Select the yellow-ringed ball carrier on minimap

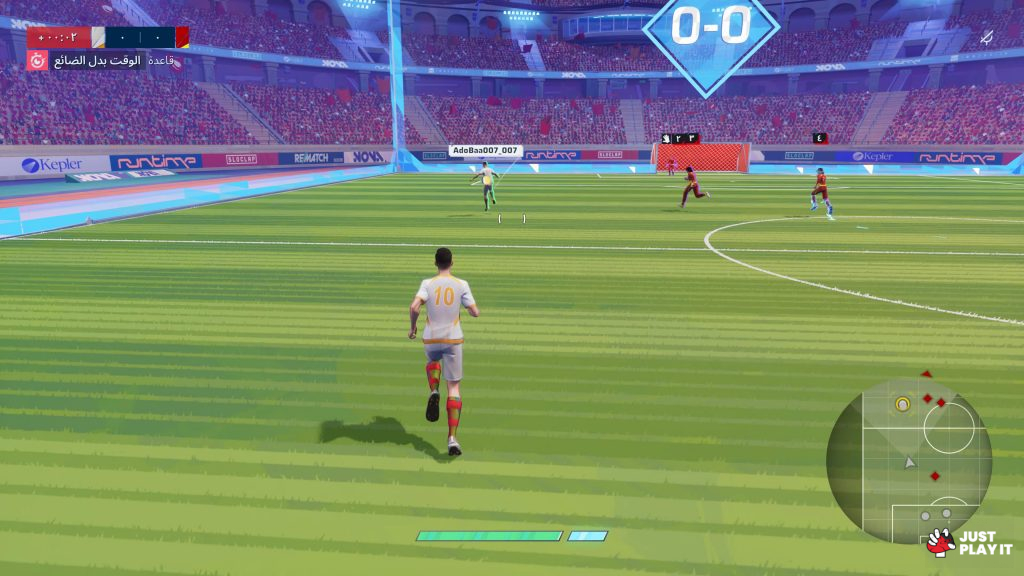coord(903,404)
